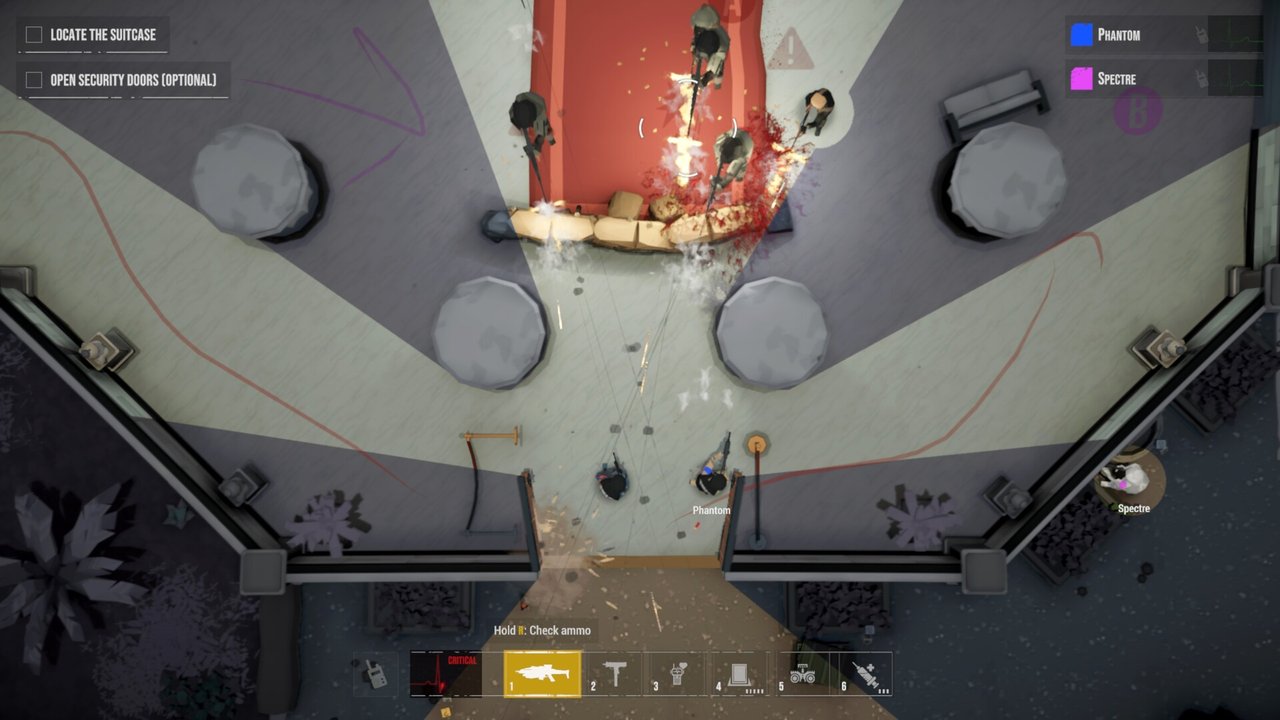This screenshot has height=720, width=1280.
Task: Select the assault rifle in slot 1
Action: click(x=542, y=674)
